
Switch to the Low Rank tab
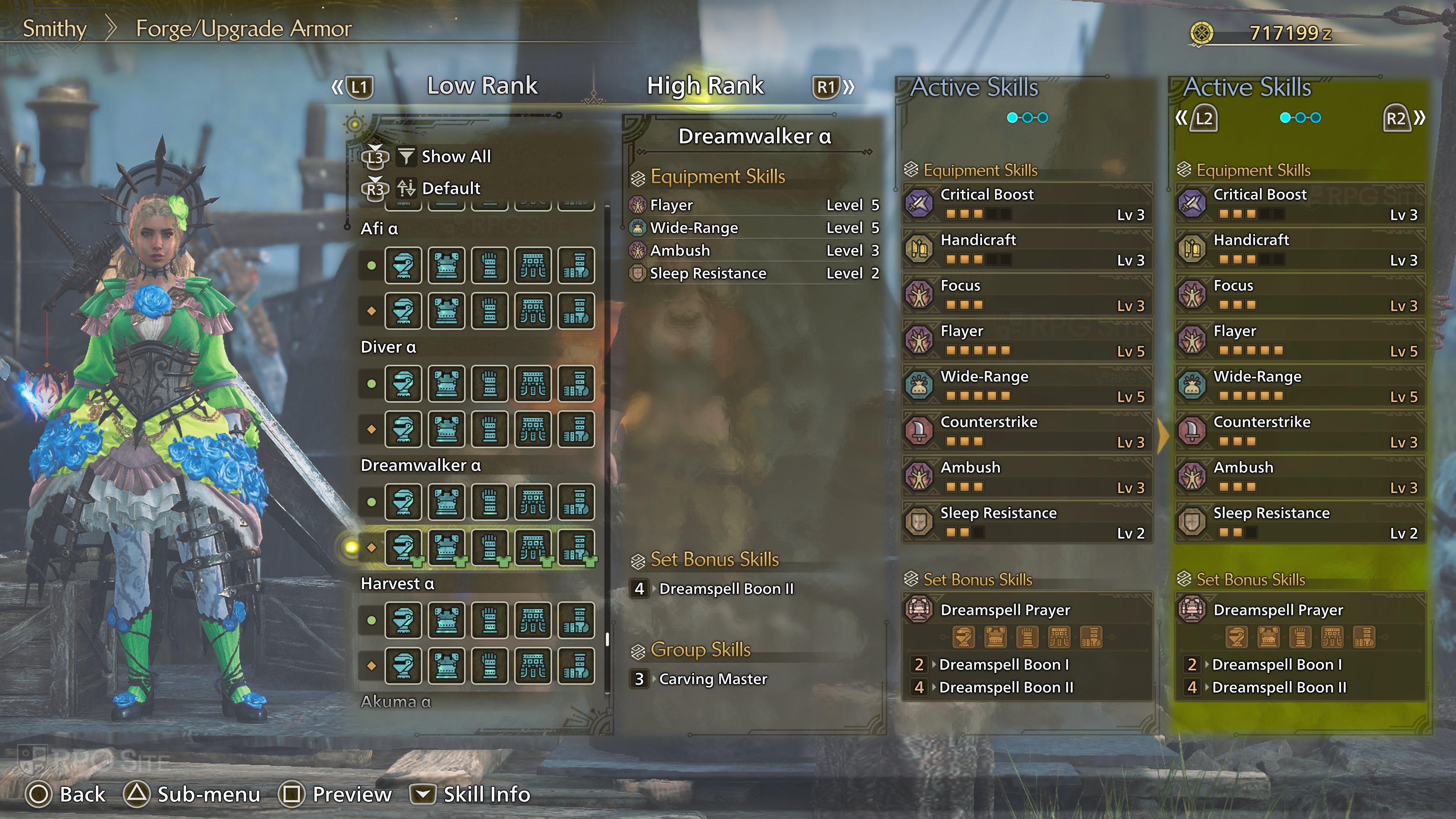click(x=482, y=86)
